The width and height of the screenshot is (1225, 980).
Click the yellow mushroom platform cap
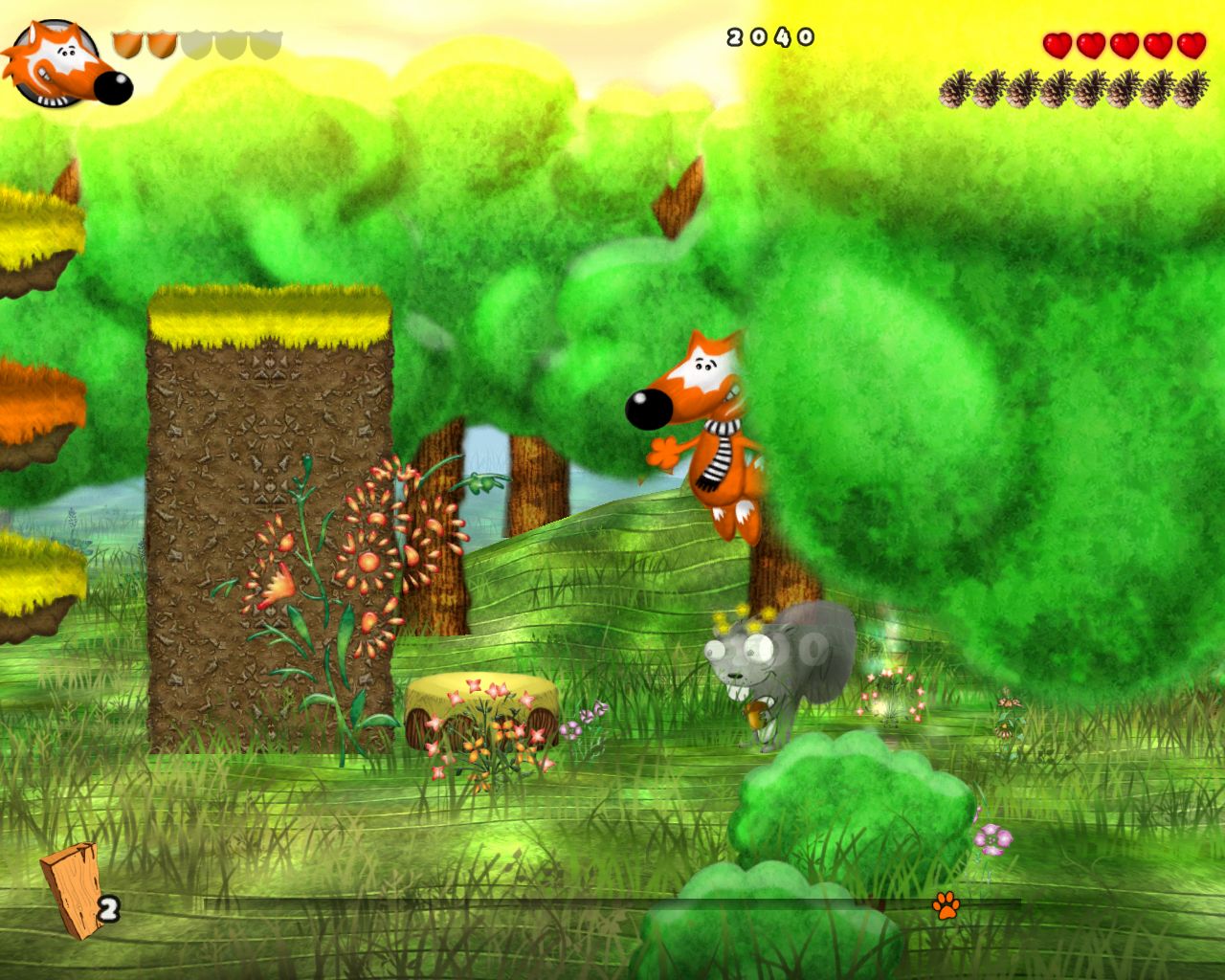coord(479,684)
